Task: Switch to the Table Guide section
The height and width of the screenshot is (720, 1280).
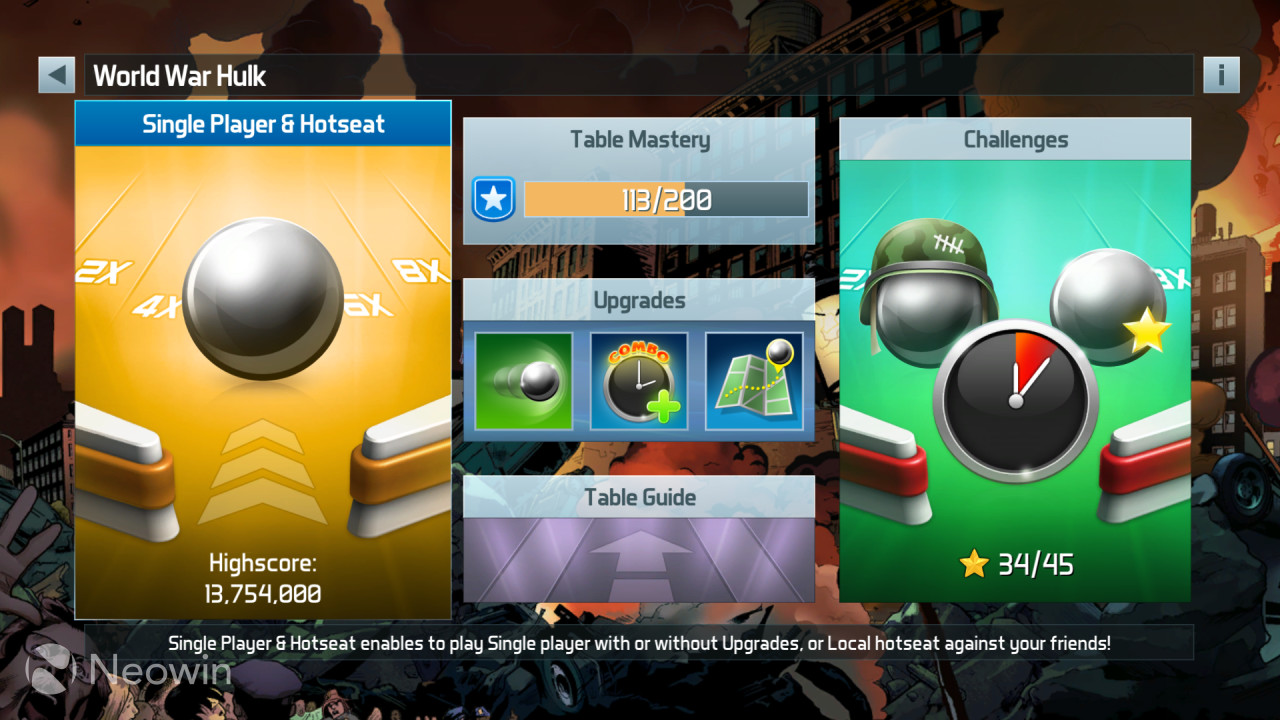Action: click(x=638, y=497)
